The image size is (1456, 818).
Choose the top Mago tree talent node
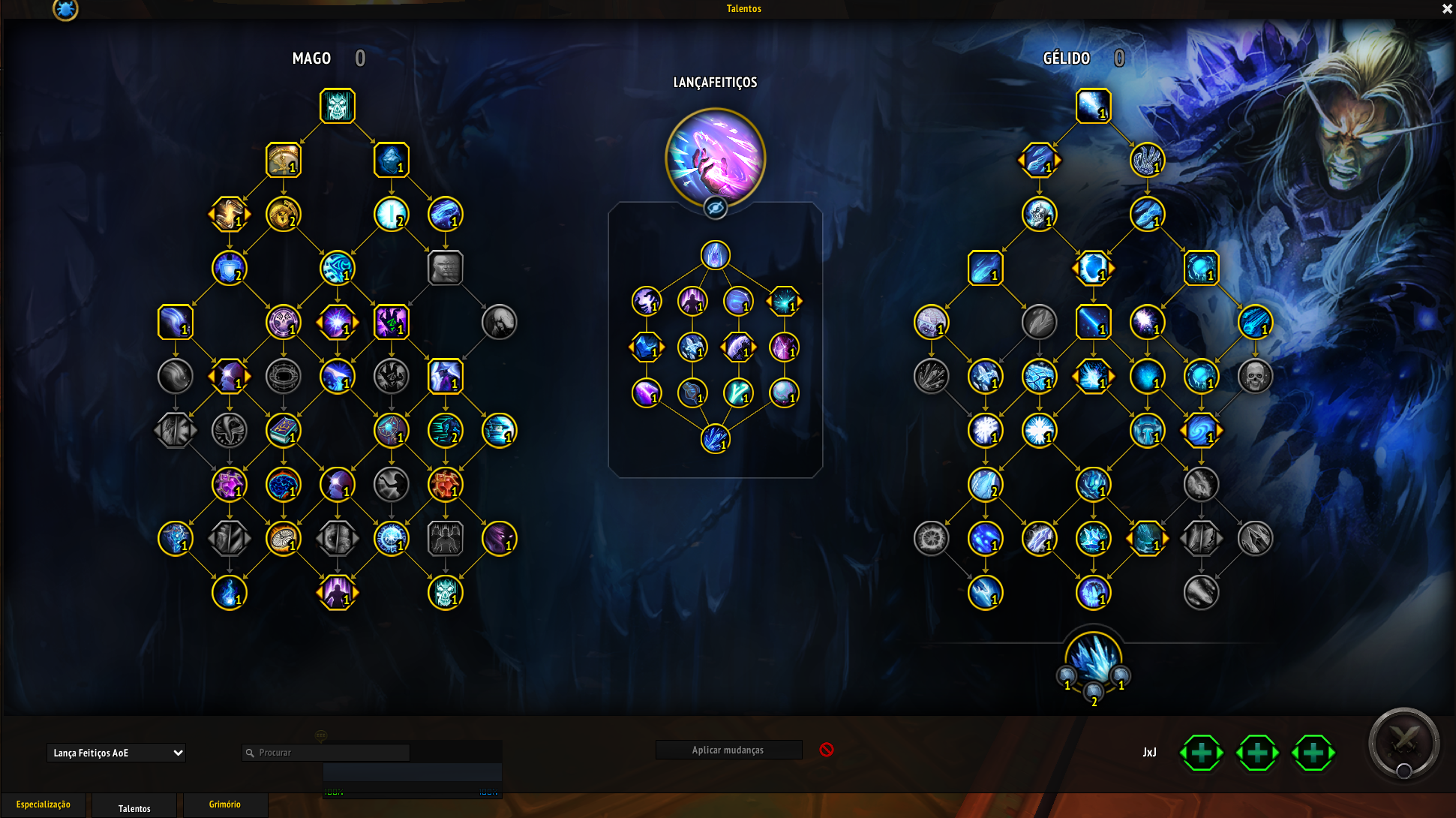click(x=338, y=106)
